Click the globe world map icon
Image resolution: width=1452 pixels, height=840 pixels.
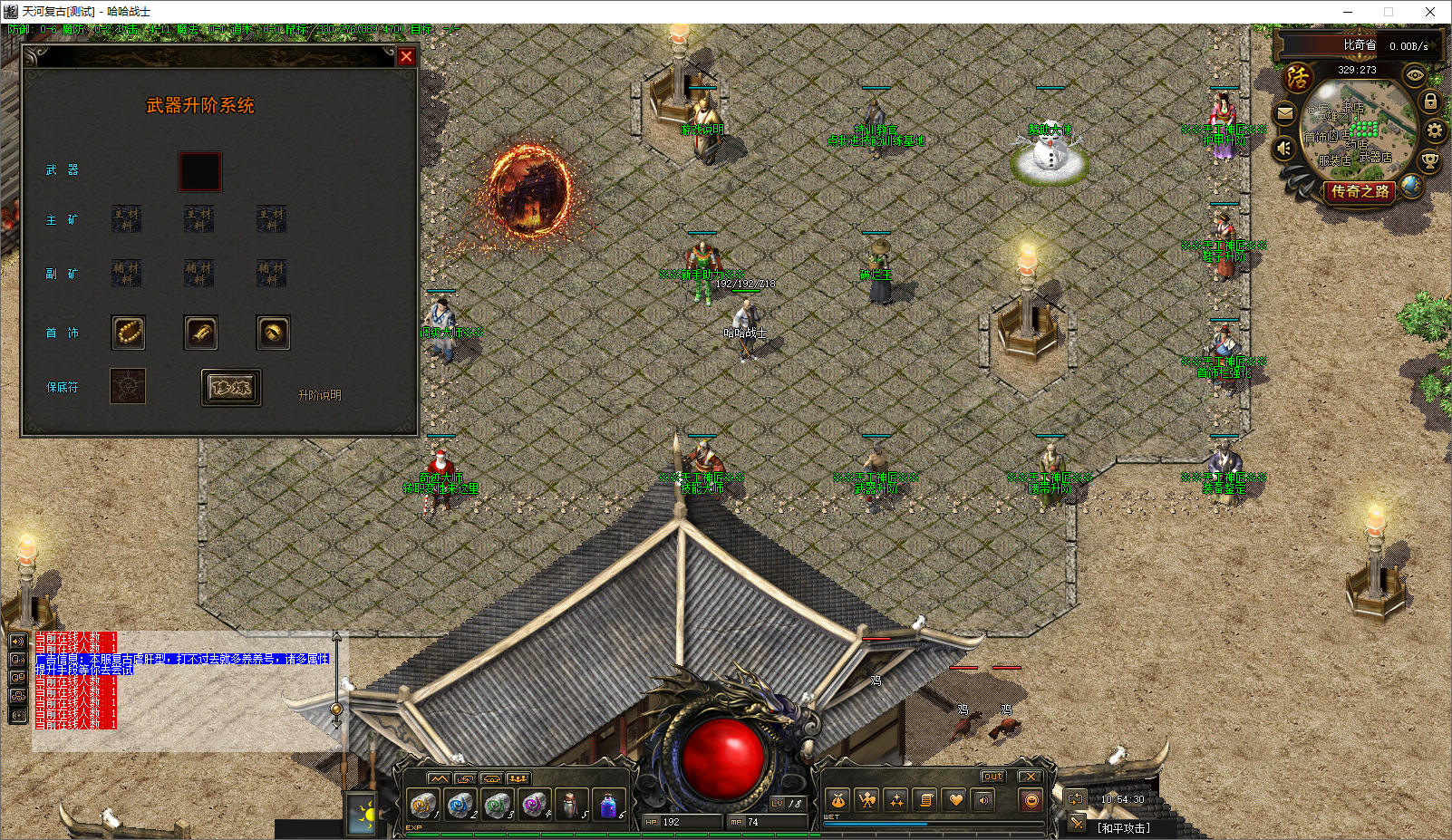[1410, 185]
